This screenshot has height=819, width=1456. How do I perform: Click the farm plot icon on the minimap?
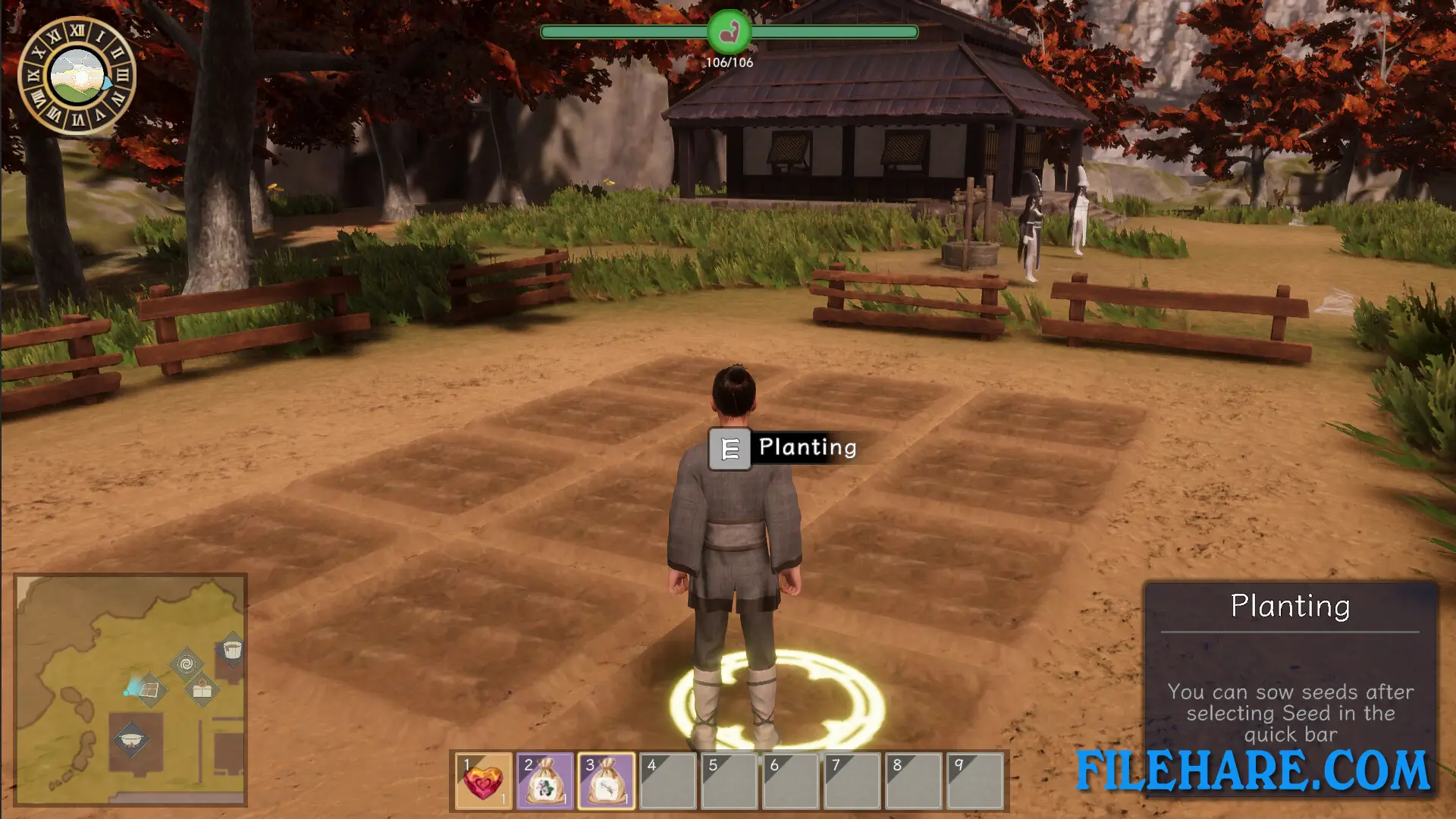coord(150,689)
